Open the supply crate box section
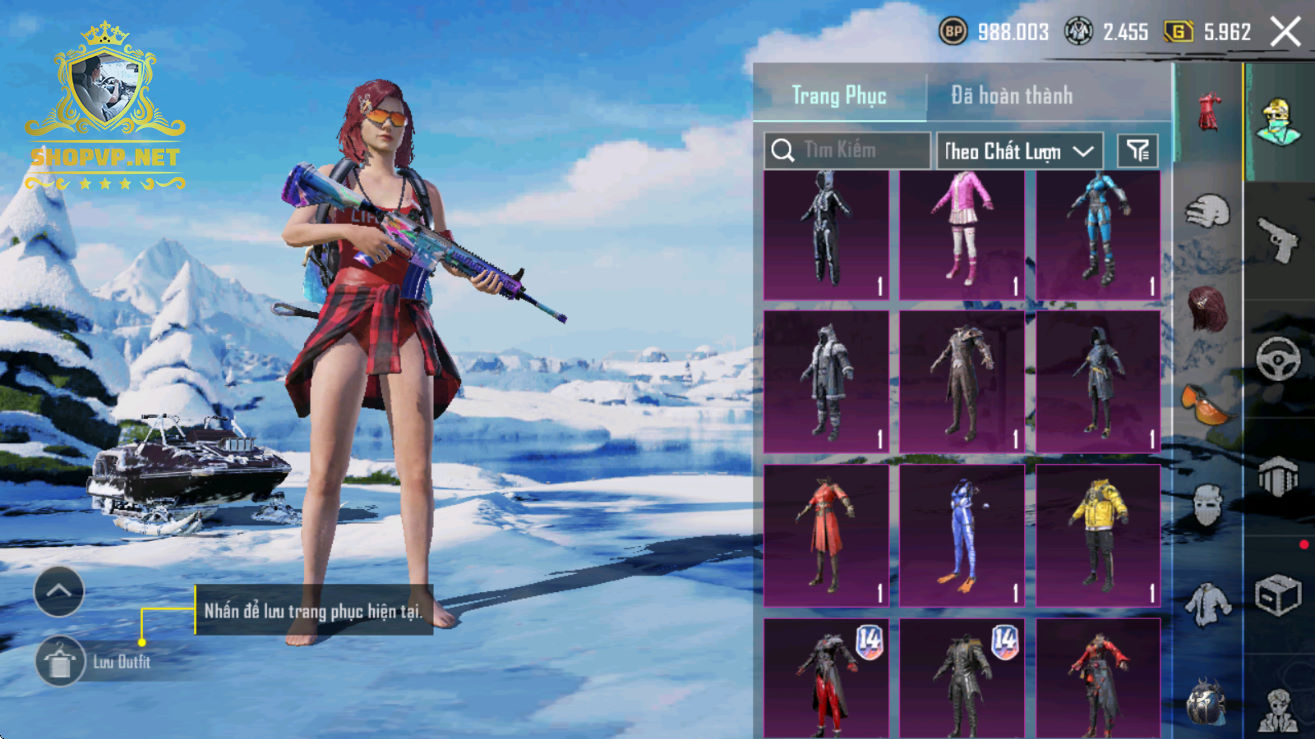This screenshot has width=1315, height=739. 1277,595
